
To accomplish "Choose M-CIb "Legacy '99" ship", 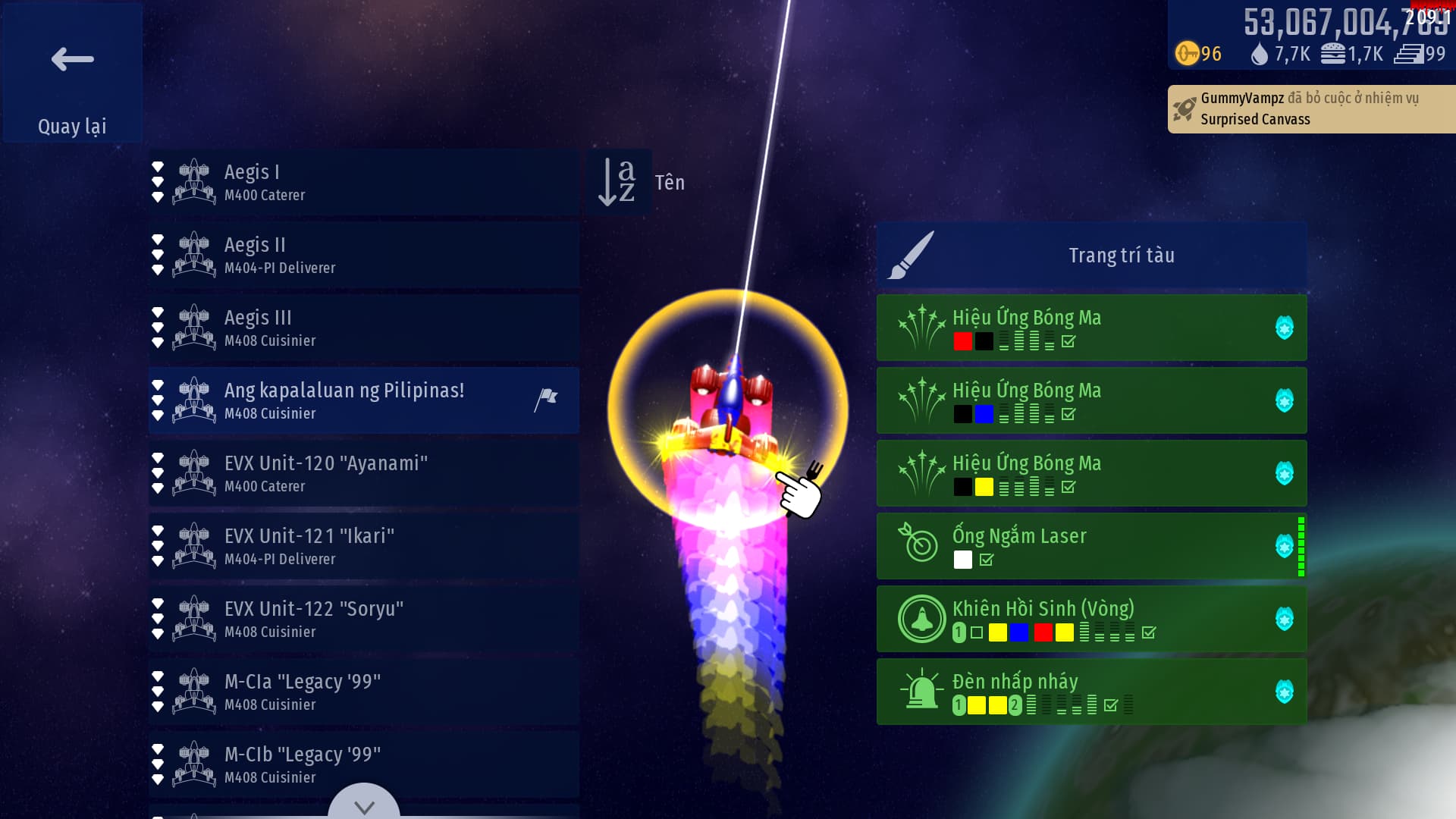I will coord(364,764).
